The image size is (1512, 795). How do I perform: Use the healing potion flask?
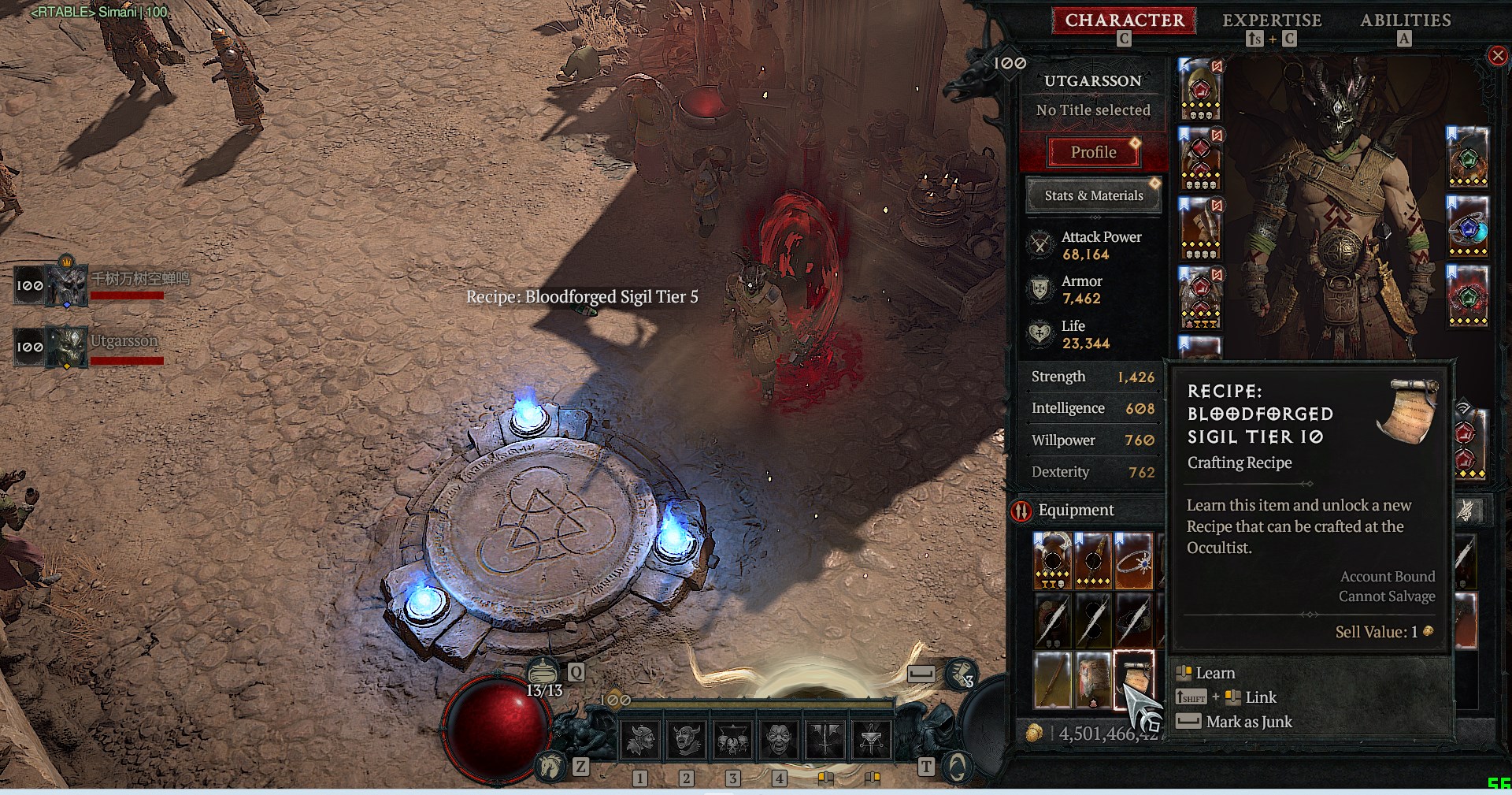coord(542,672)
